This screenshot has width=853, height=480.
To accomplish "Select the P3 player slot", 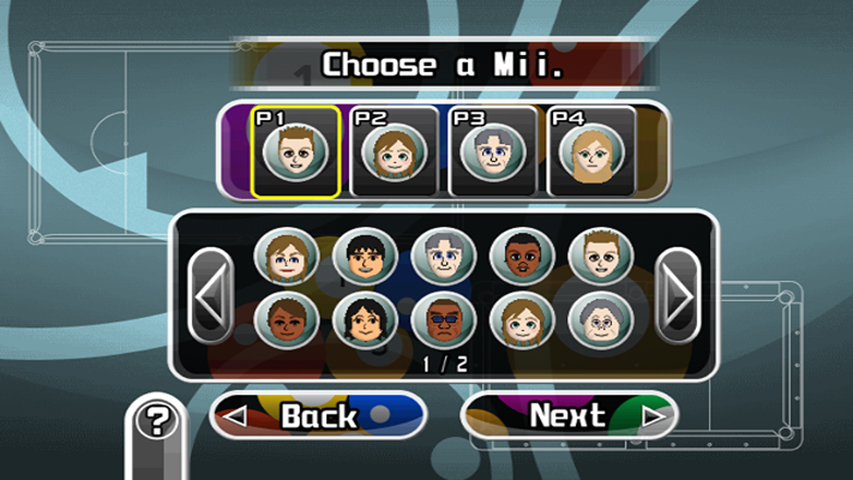I will (x=492, y=152).
